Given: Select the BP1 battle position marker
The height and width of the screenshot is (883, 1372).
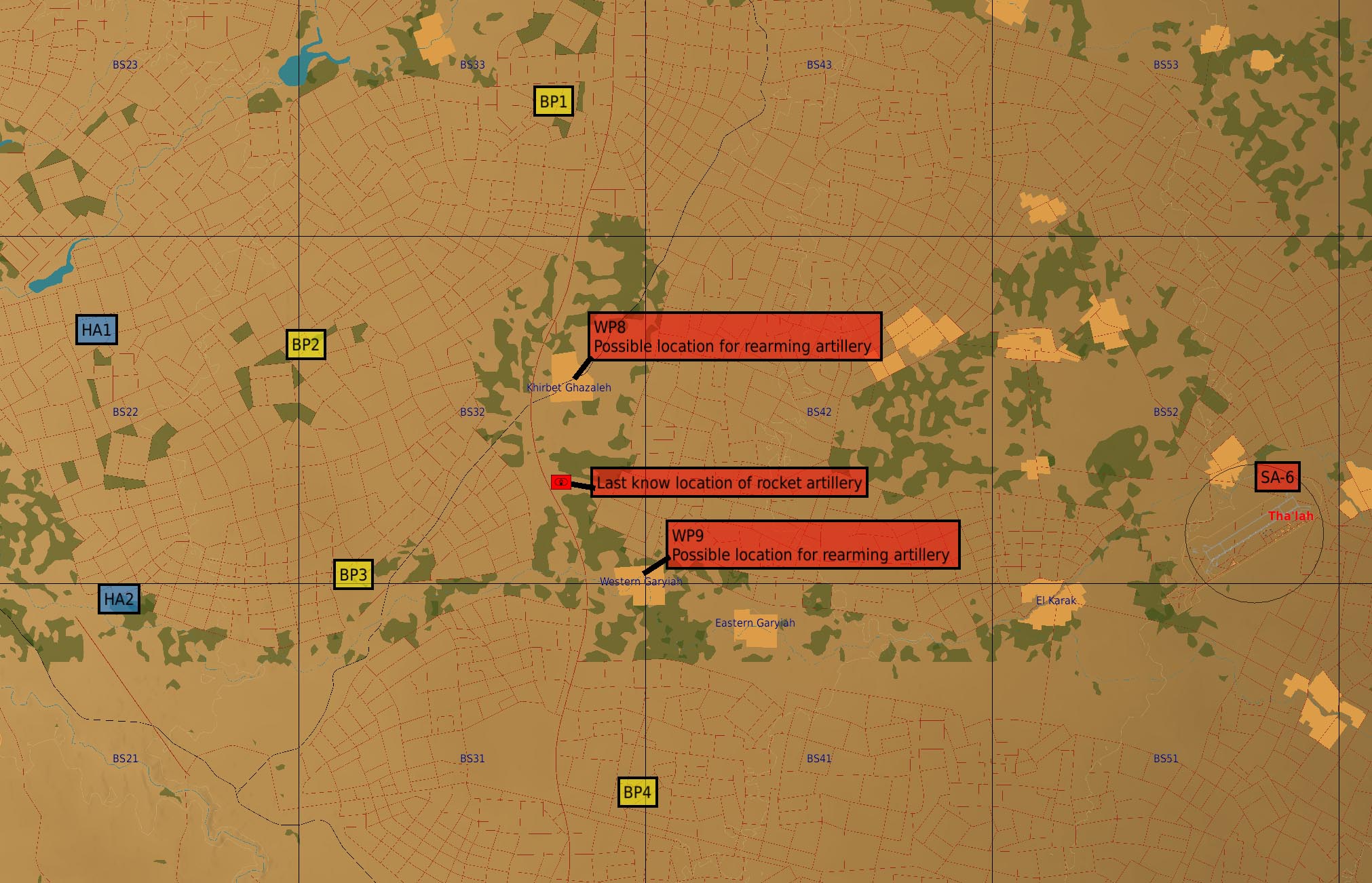Looking at the screenshot, I should coord(553,101).
